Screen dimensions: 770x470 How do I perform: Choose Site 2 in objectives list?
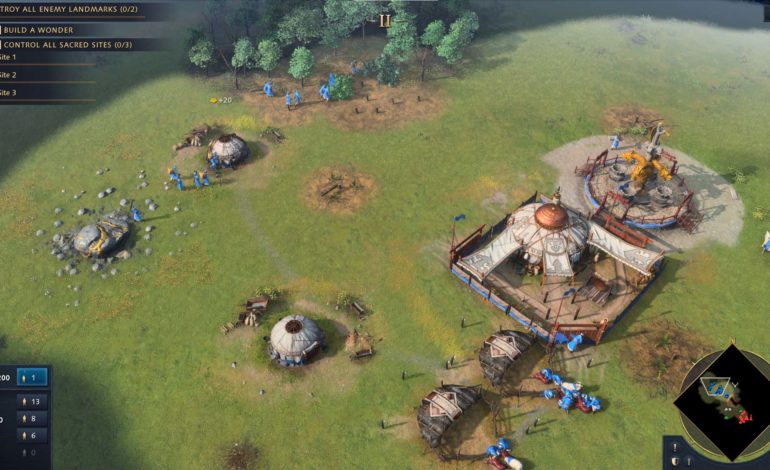[x=8, y=75]
